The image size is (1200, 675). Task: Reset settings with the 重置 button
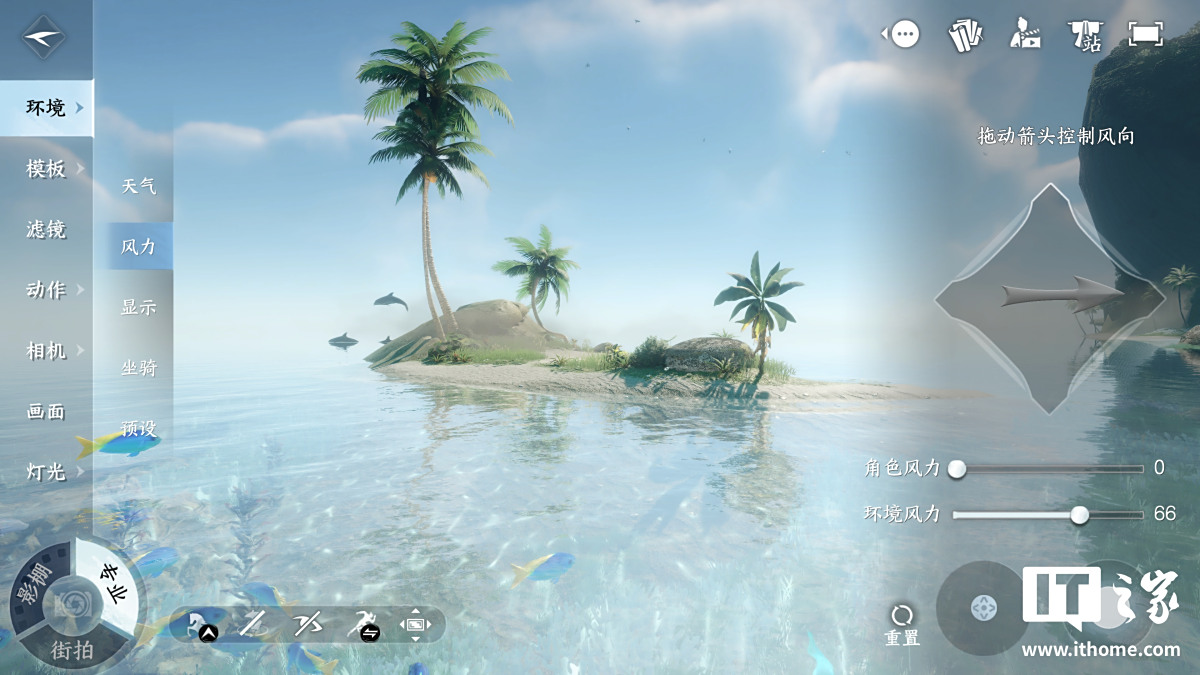pos(902,624)
